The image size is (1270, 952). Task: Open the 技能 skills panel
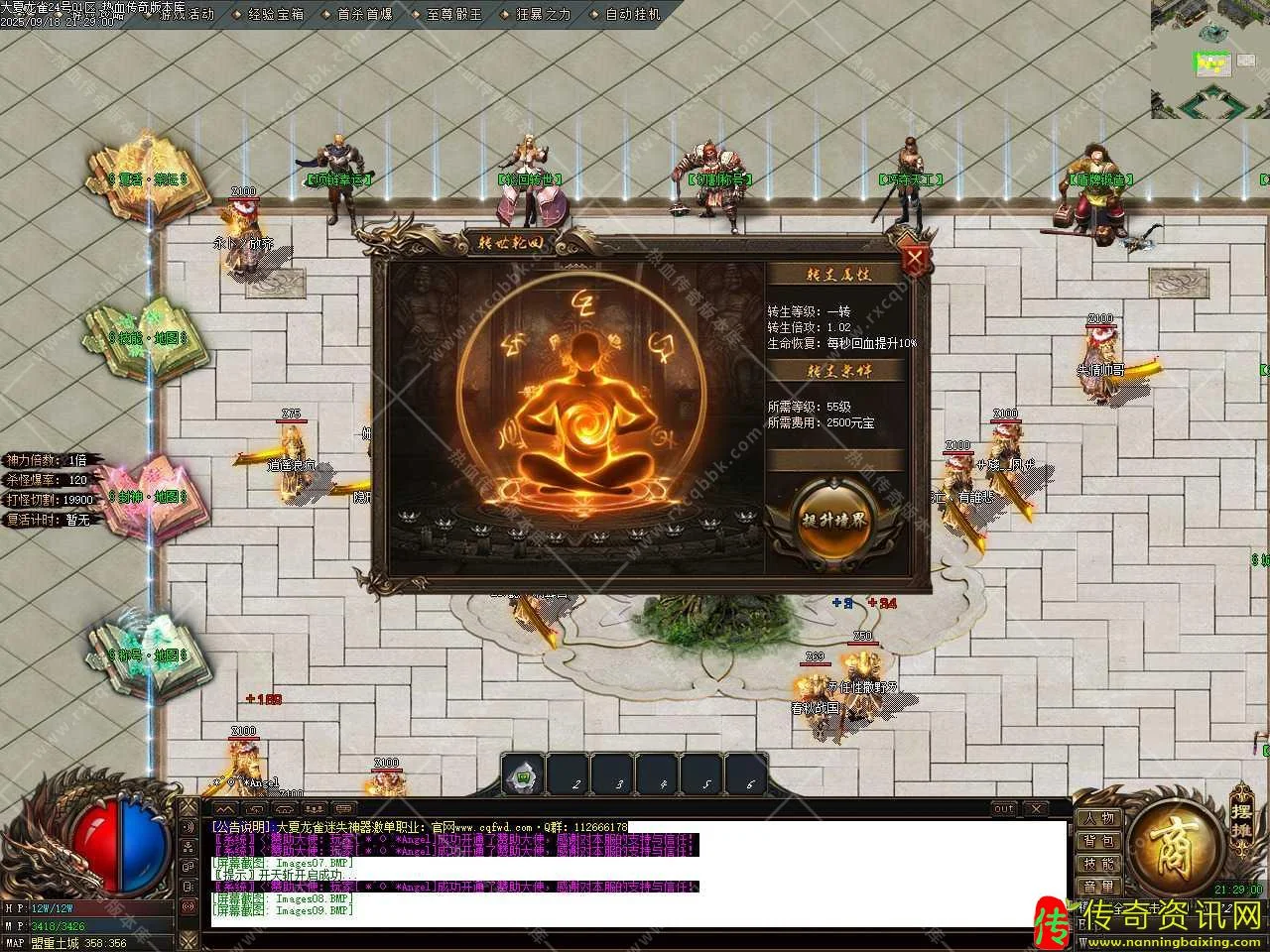point(1098,864)
